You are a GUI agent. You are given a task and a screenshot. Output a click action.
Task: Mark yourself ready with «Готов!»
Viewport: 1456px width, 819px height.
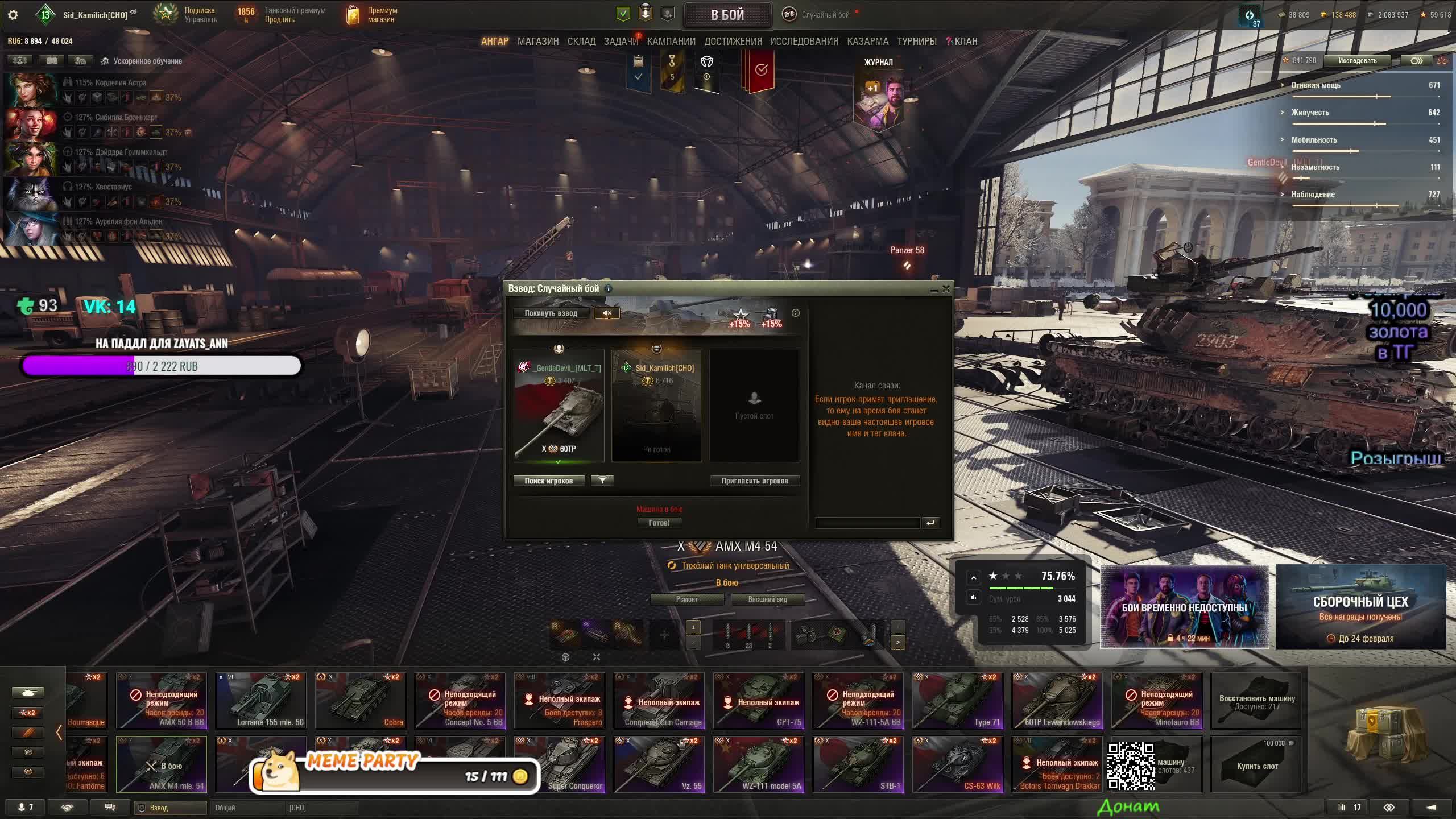[659, 523]
